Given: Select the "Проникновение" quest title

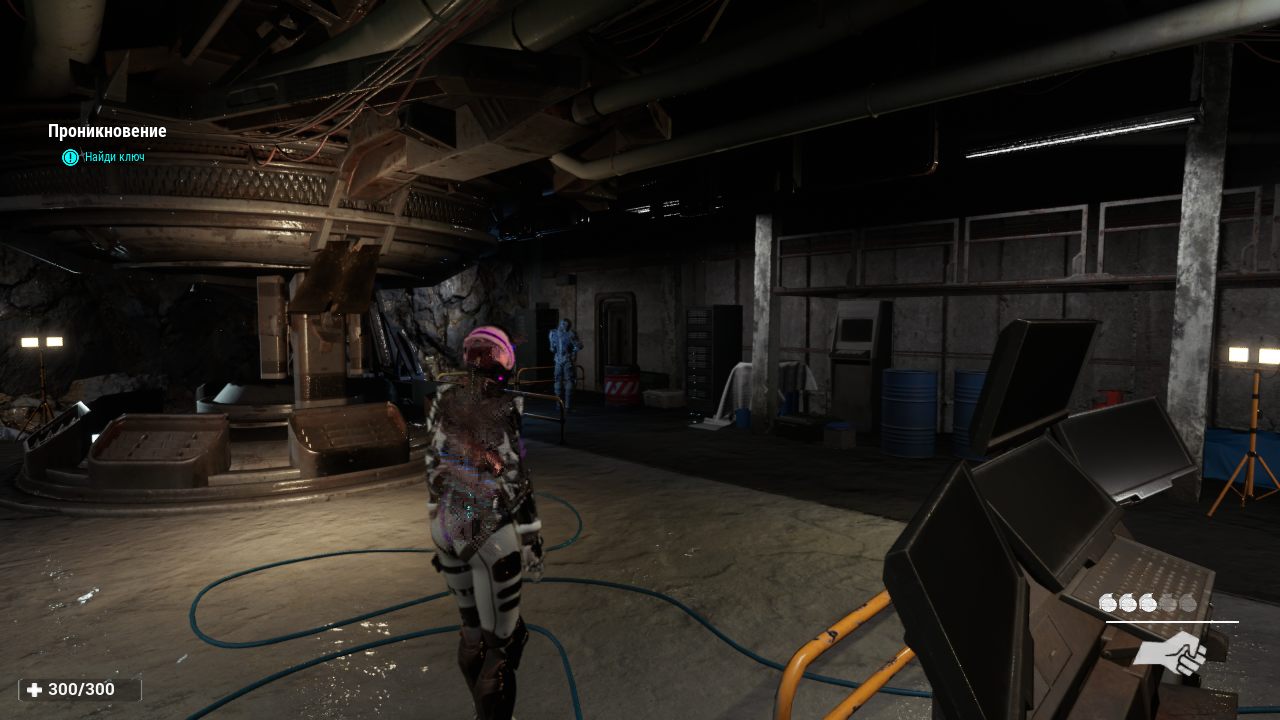Looking at the screenshot, I should point(107,131).
